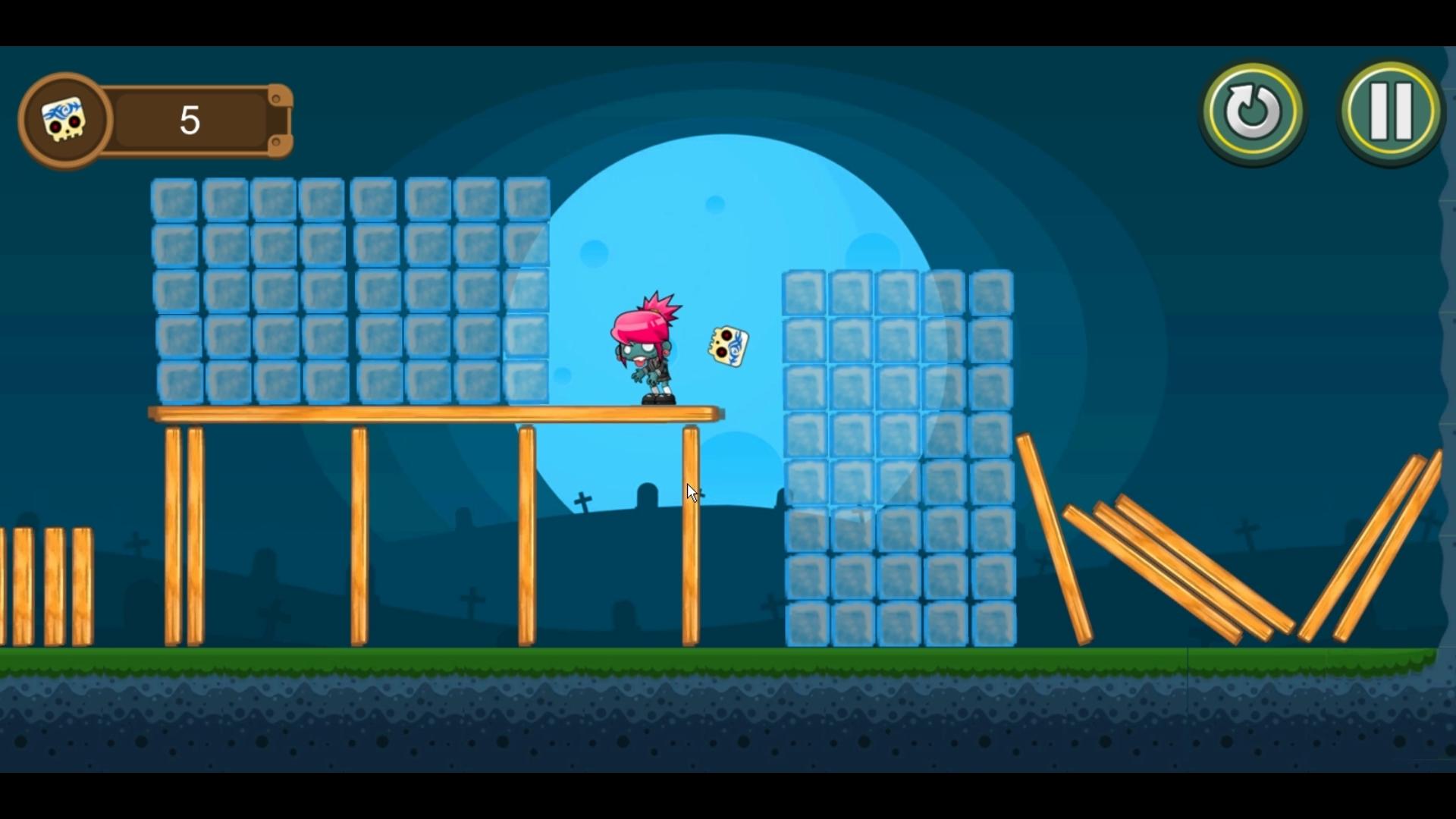Click the top-left ice block of the left wall
The height and width of the screenshot is (819, 1456).
175,199
